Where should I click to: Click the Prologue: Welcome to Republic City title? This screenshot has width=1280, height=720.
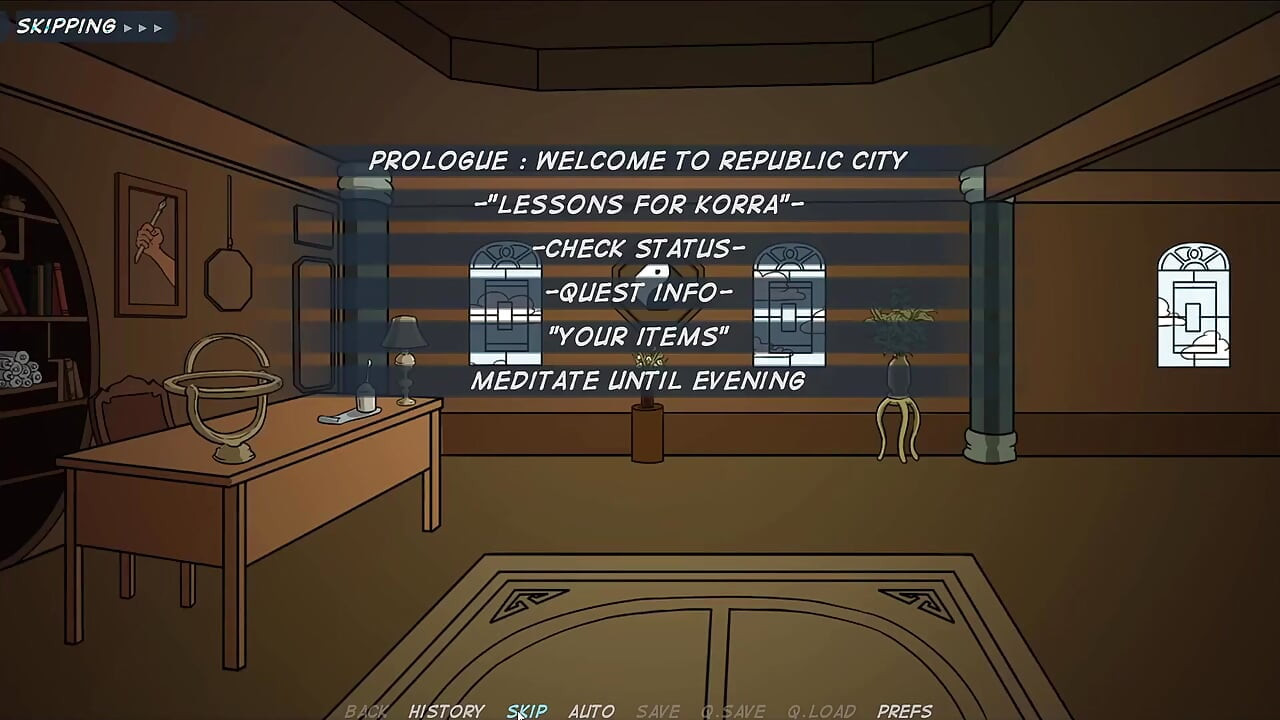(x=640, y=160)
